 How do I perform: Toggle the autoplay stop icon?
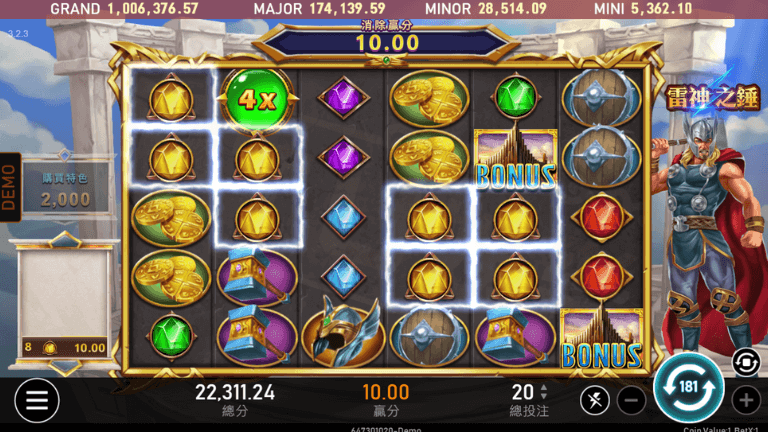745,362
